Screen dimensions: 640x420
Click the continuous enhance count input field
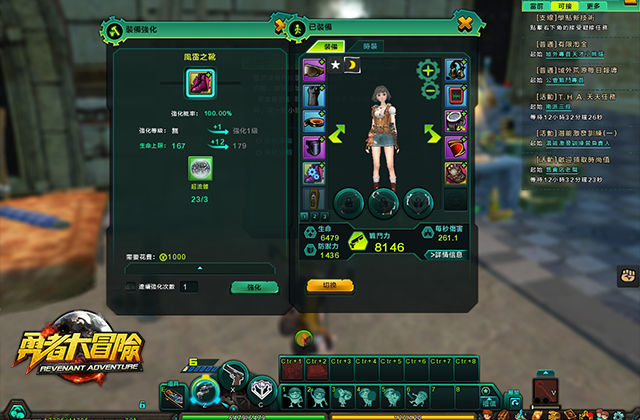[x=189, y=287]
